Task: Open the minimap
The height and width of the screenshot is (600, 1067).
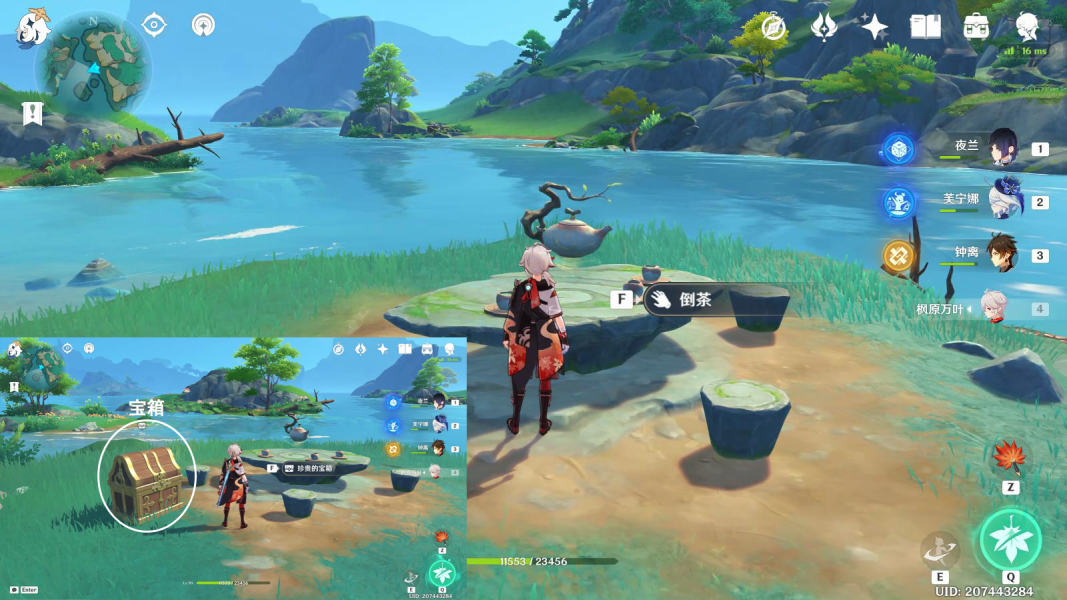Action: point(93,62)
